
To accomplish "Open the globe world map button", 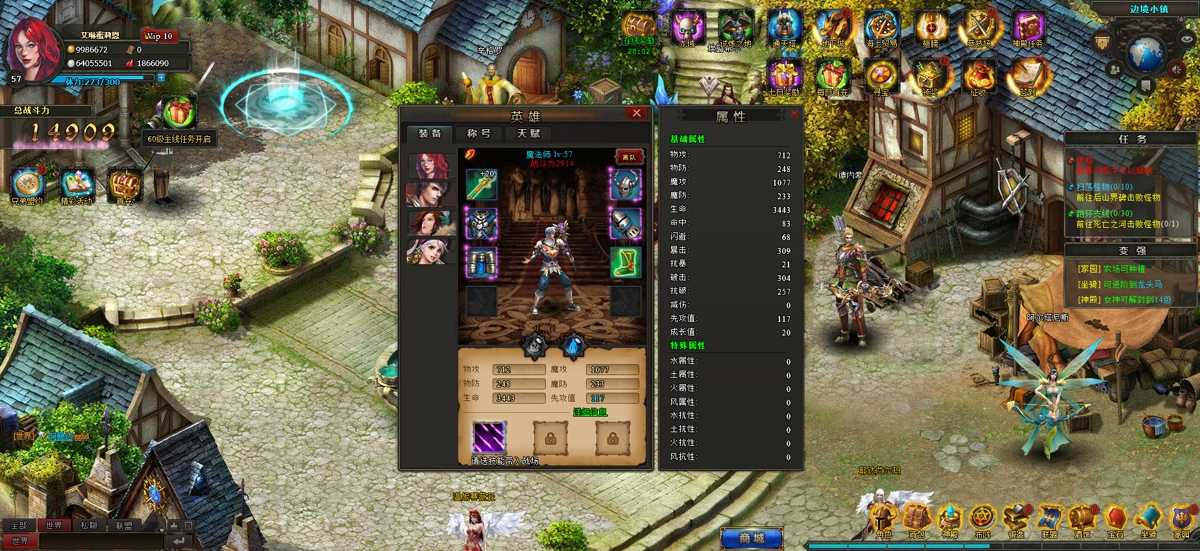I will [x=1146, y=51].
